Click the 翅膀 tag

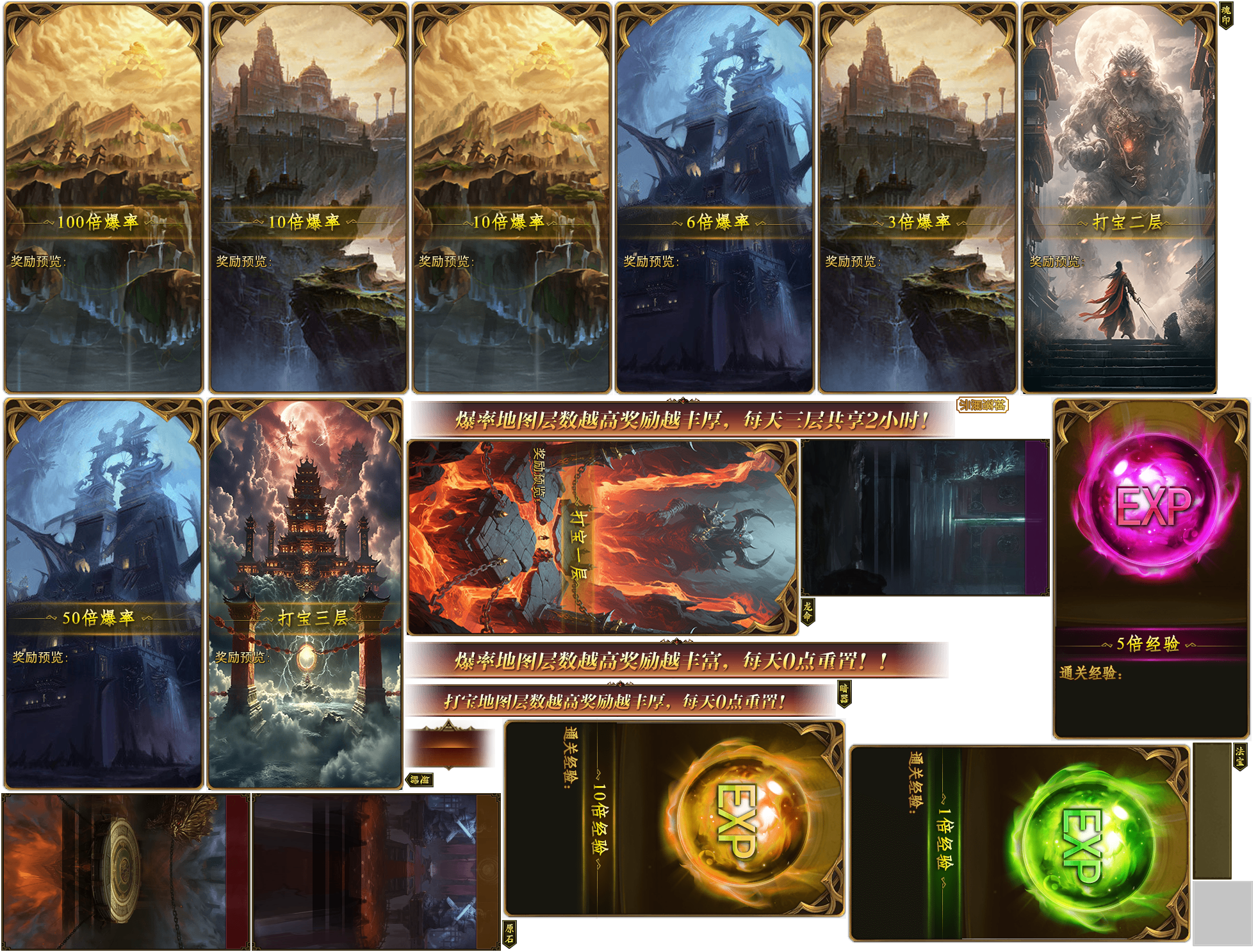point(421,780)
